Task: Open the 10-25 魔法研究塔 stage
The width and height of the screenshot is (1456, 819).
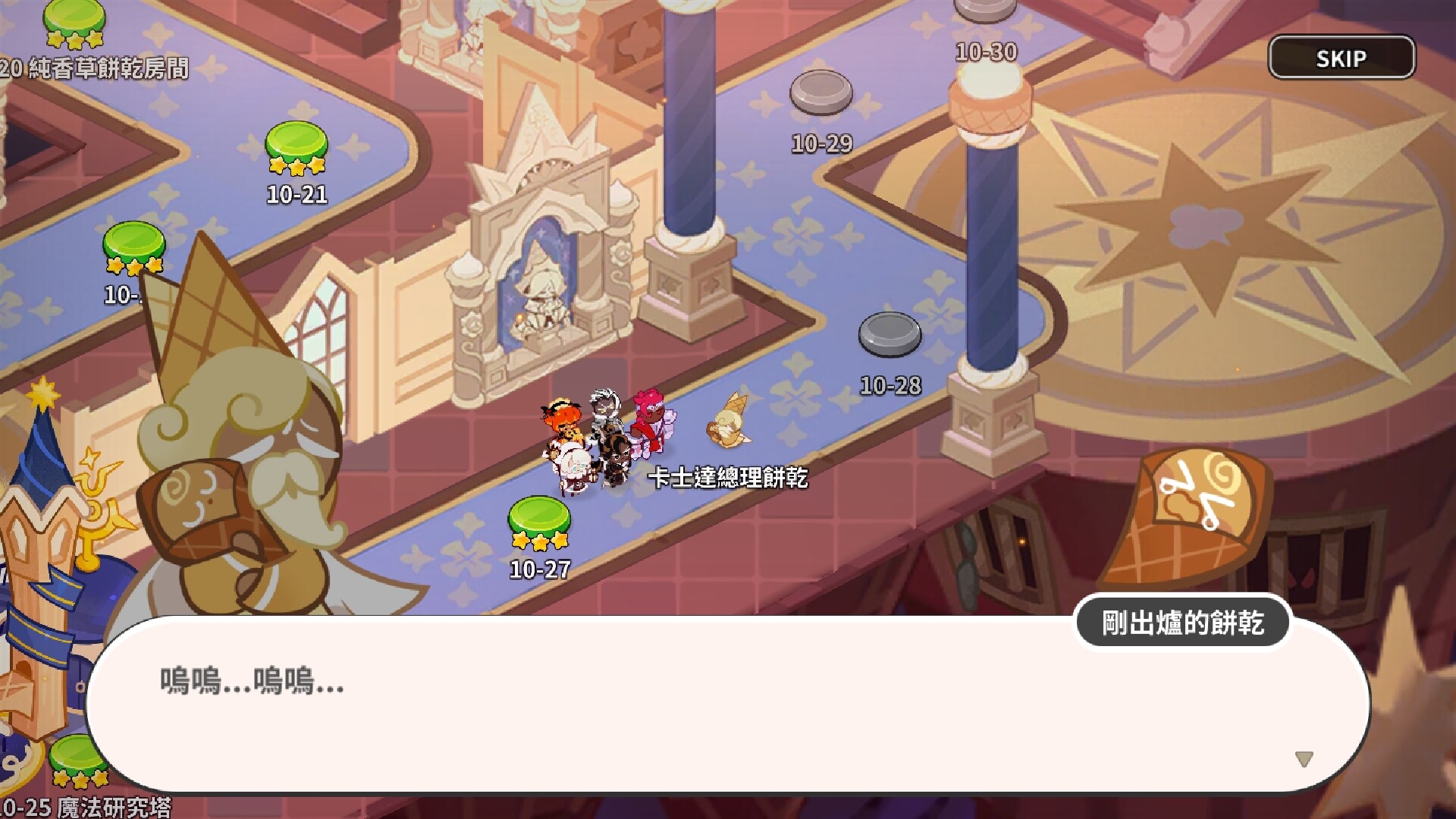Action: click(x=78, y=760)
